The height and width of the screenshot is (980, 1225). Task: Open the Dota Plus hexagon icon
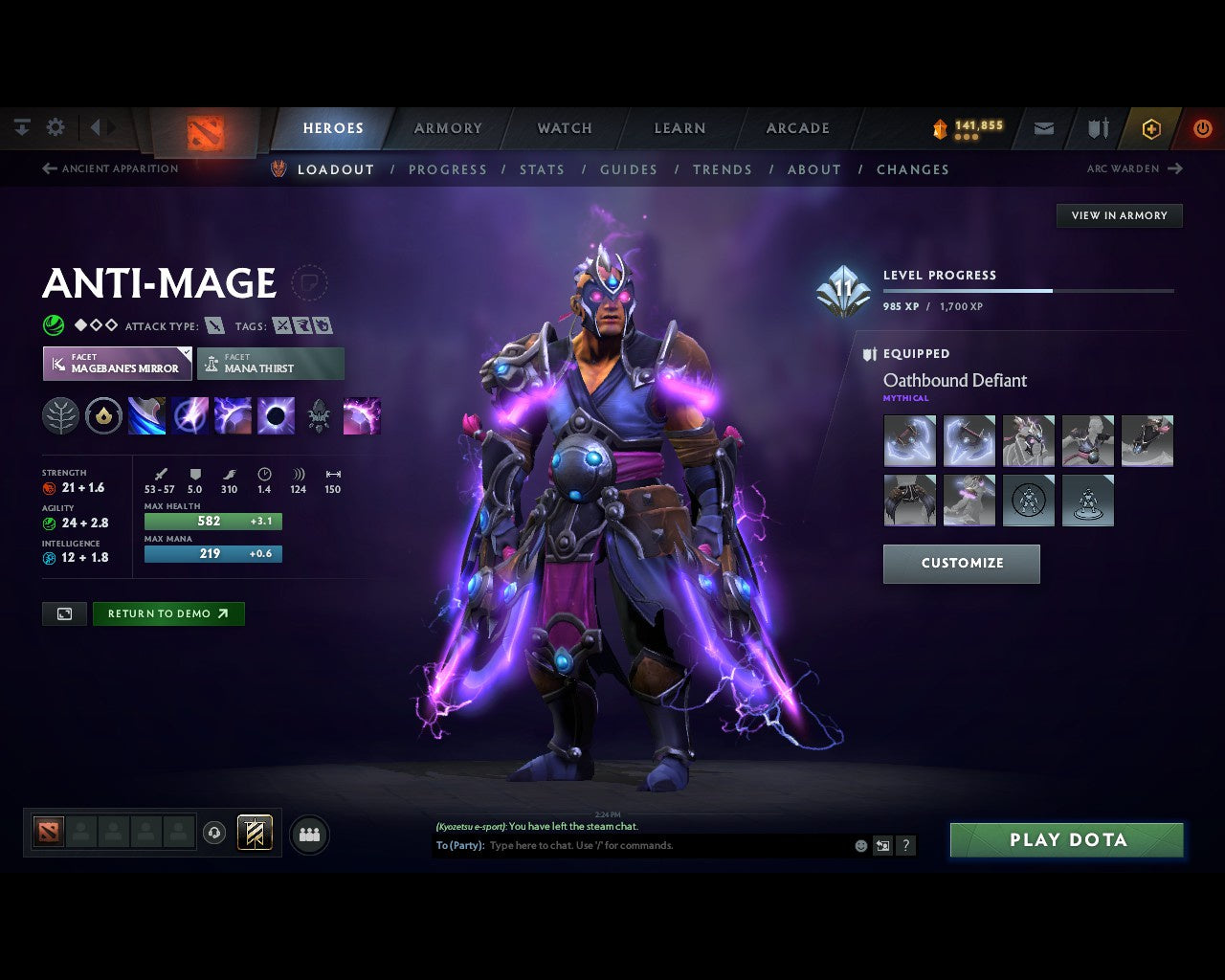[1151, 128]
